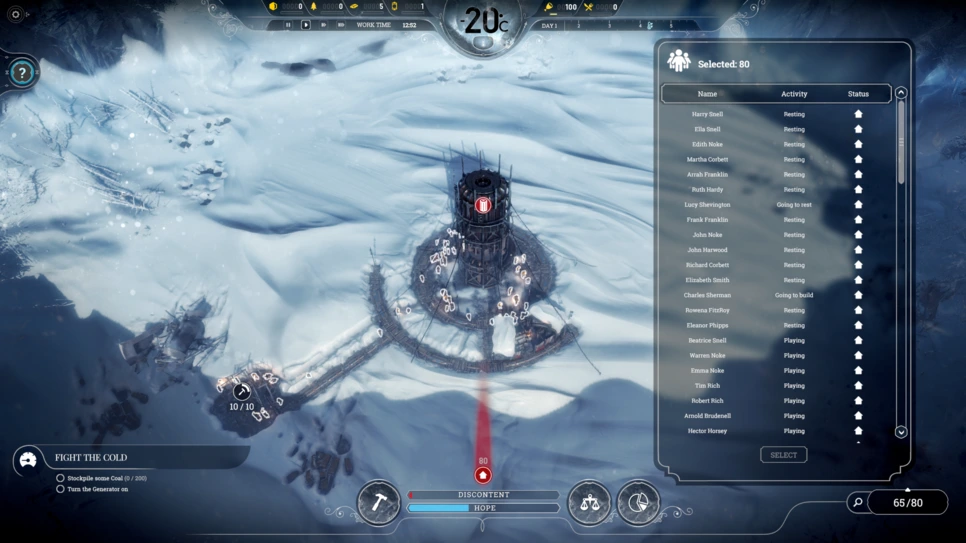Open the hammer construction menu
The height and width of the screenshot is (543, 966).
click(378, 502)
